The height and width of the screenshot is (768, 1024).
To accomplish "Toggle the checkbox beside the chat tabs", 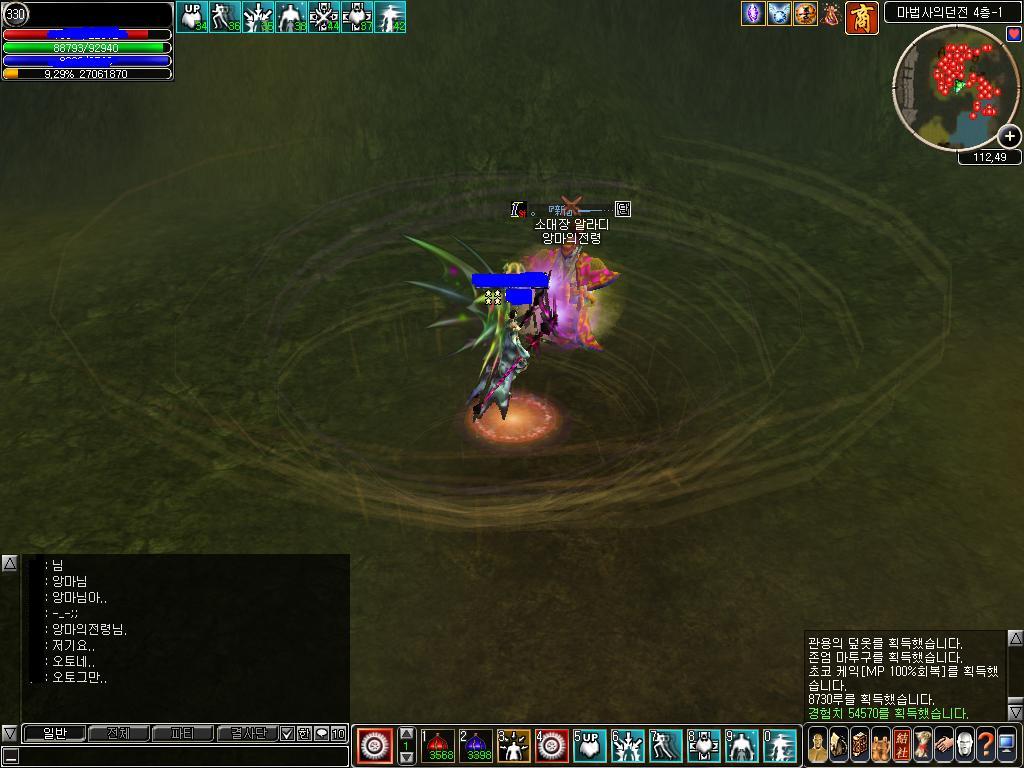I will (x=287, y=734).
